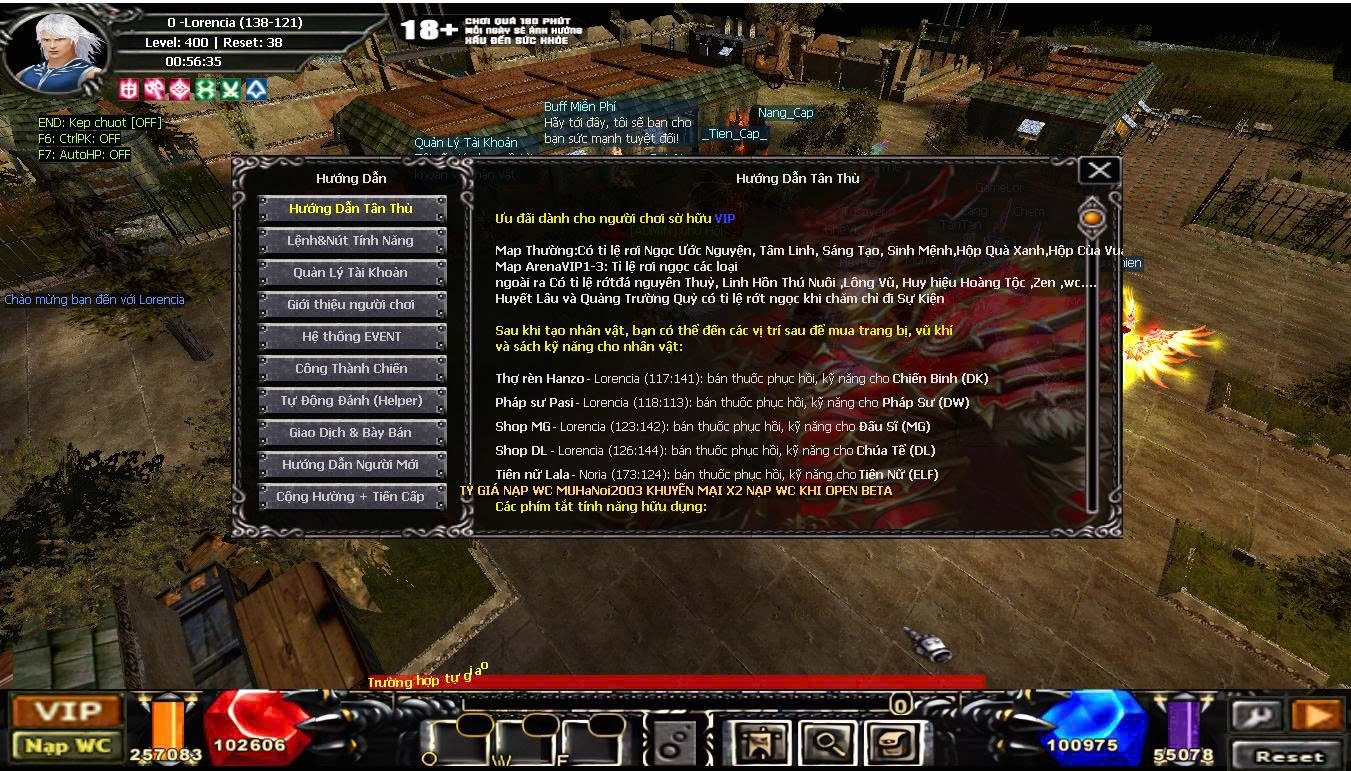View the Hướng Dẫn Người Mới page

351,465
